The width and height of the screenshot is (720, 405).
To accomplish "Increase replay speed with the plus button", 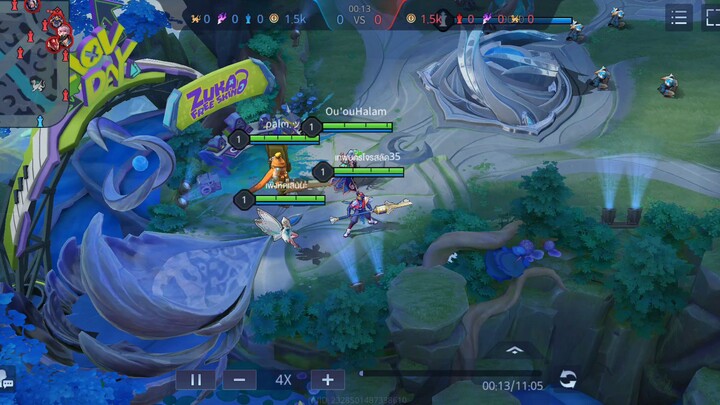I will 327,380.
